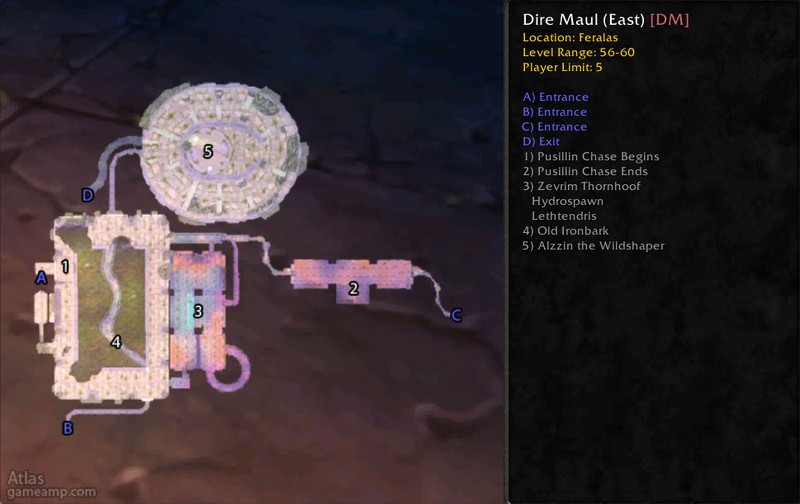
Task: Select map marker 4 on the dungeon map
Action: coord(116,342)
